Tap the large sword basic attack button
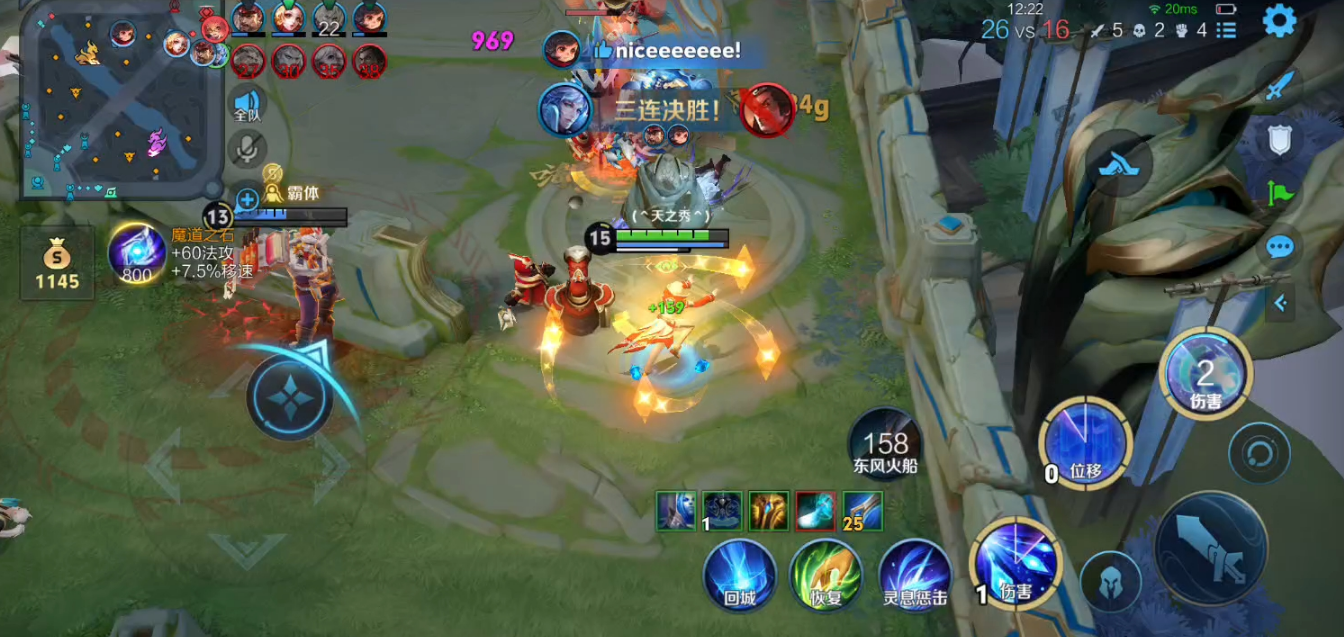Viewport: 1344px width, 637px height. (x=1211, y=548)
